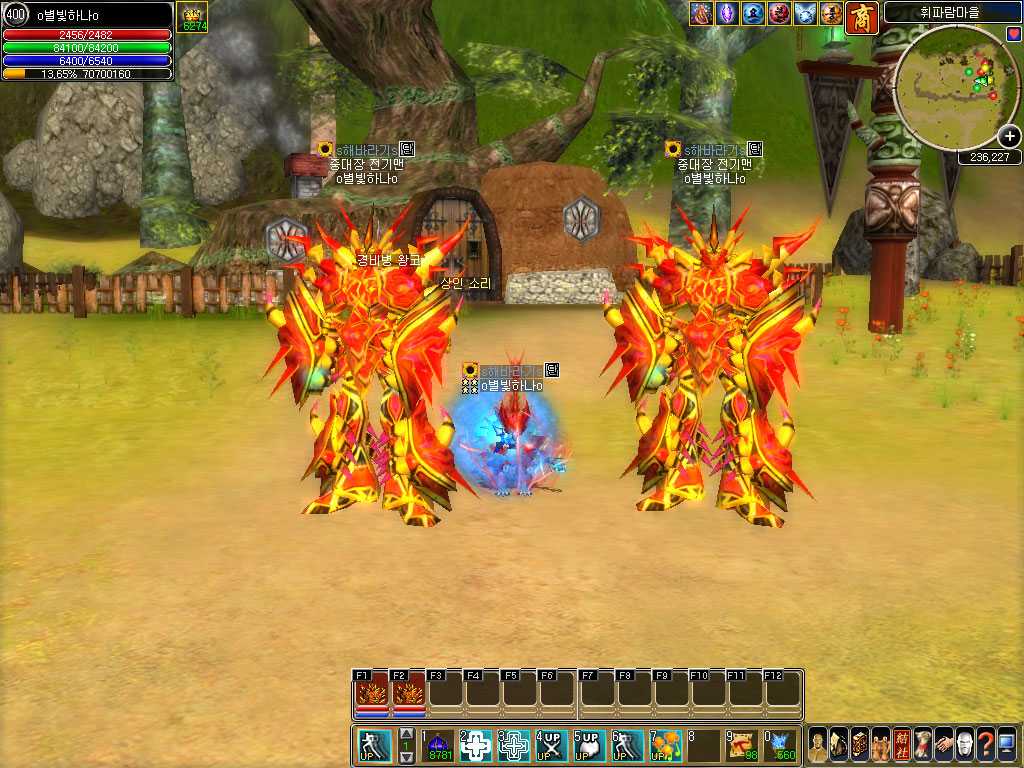Screen dimensions: 1024x768
Task: Select the crown icon showing 6274
Action: pos(192,18)
